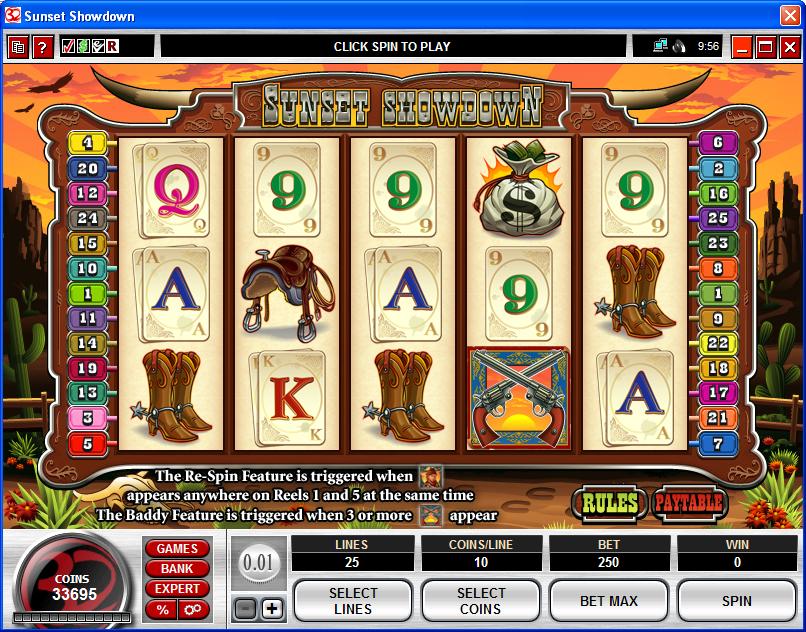Close the Sunset Showdown window
The image size is (806, 632).
click(790, 16)
